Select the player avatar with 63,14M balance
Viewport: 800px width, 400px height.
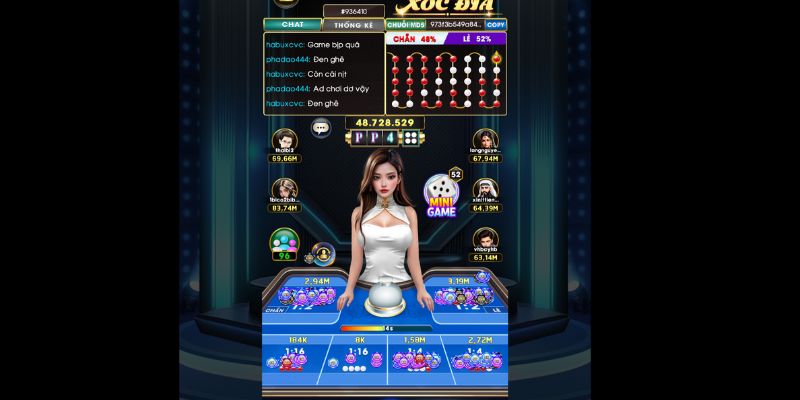pyautogui.click(x=486, y=240)
